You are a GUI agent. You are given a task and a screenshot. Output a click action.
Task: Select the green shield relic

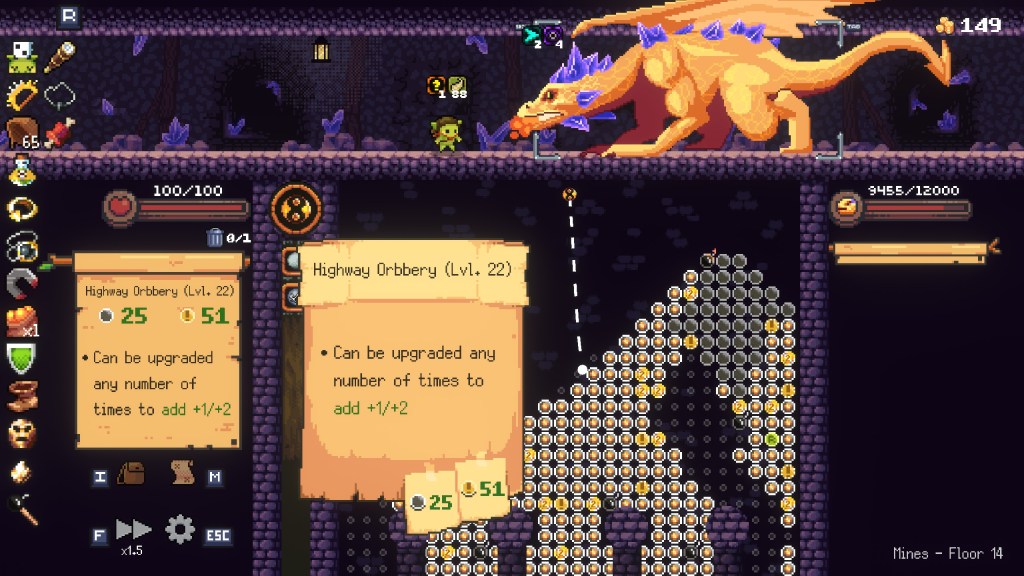(x=21, y=358)
